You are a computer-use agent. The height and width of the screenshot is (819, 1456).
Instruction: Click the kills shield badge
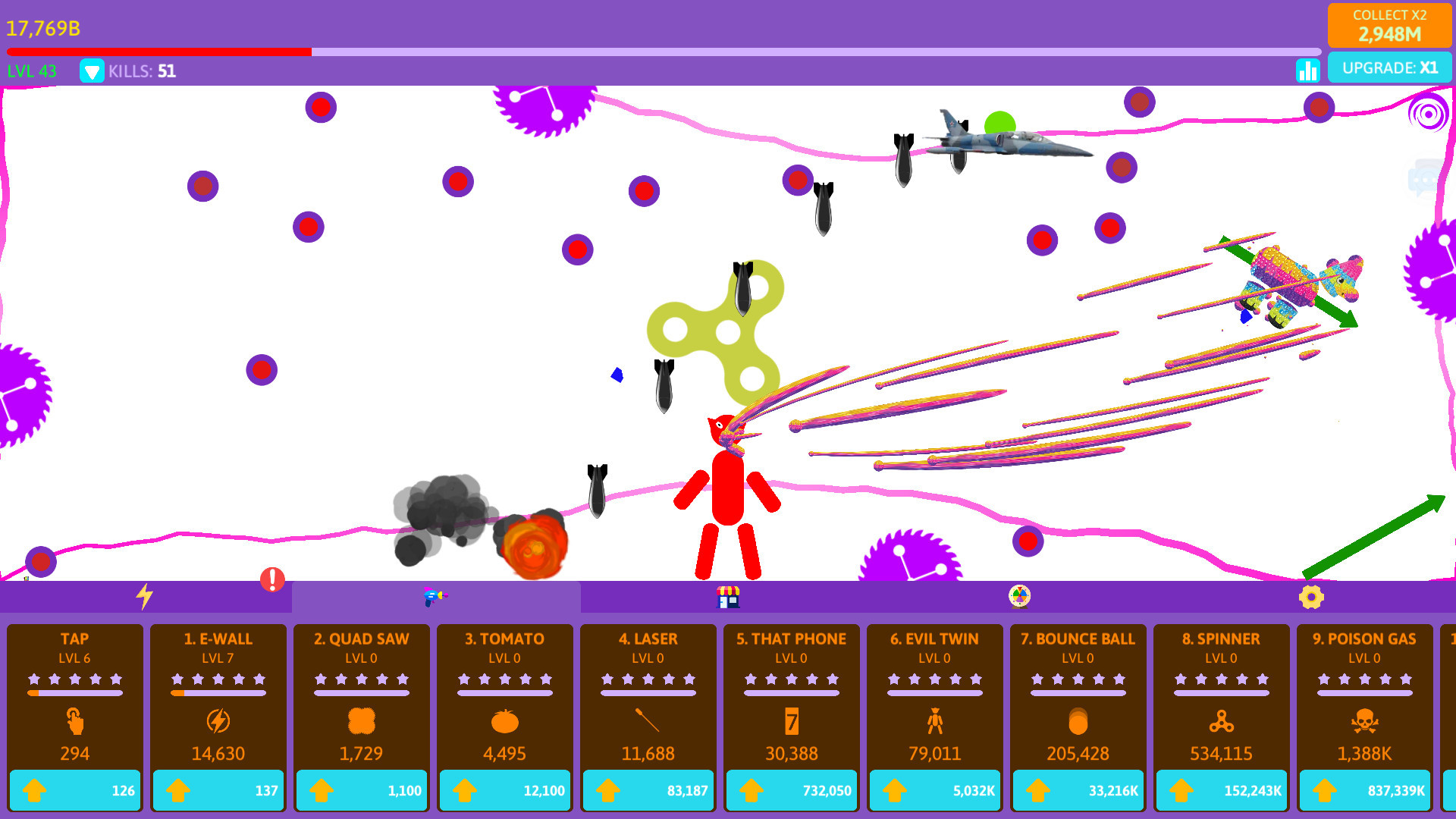[x=92, y=71]
